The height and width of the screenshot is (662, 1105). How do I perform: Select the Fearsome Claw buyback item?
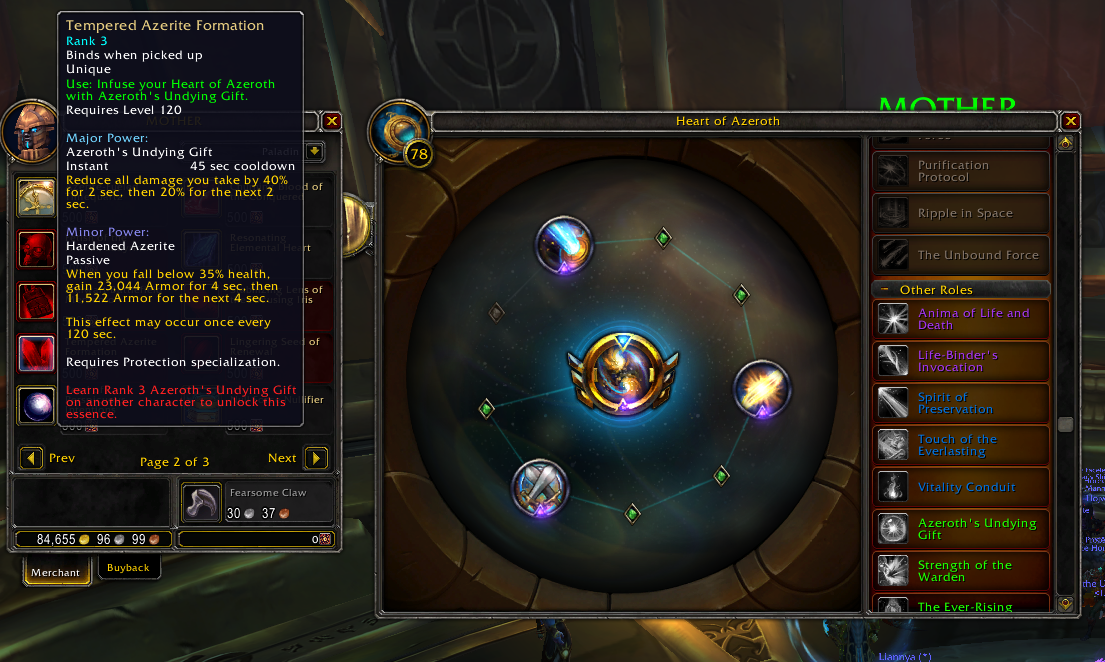click(200, 502)
